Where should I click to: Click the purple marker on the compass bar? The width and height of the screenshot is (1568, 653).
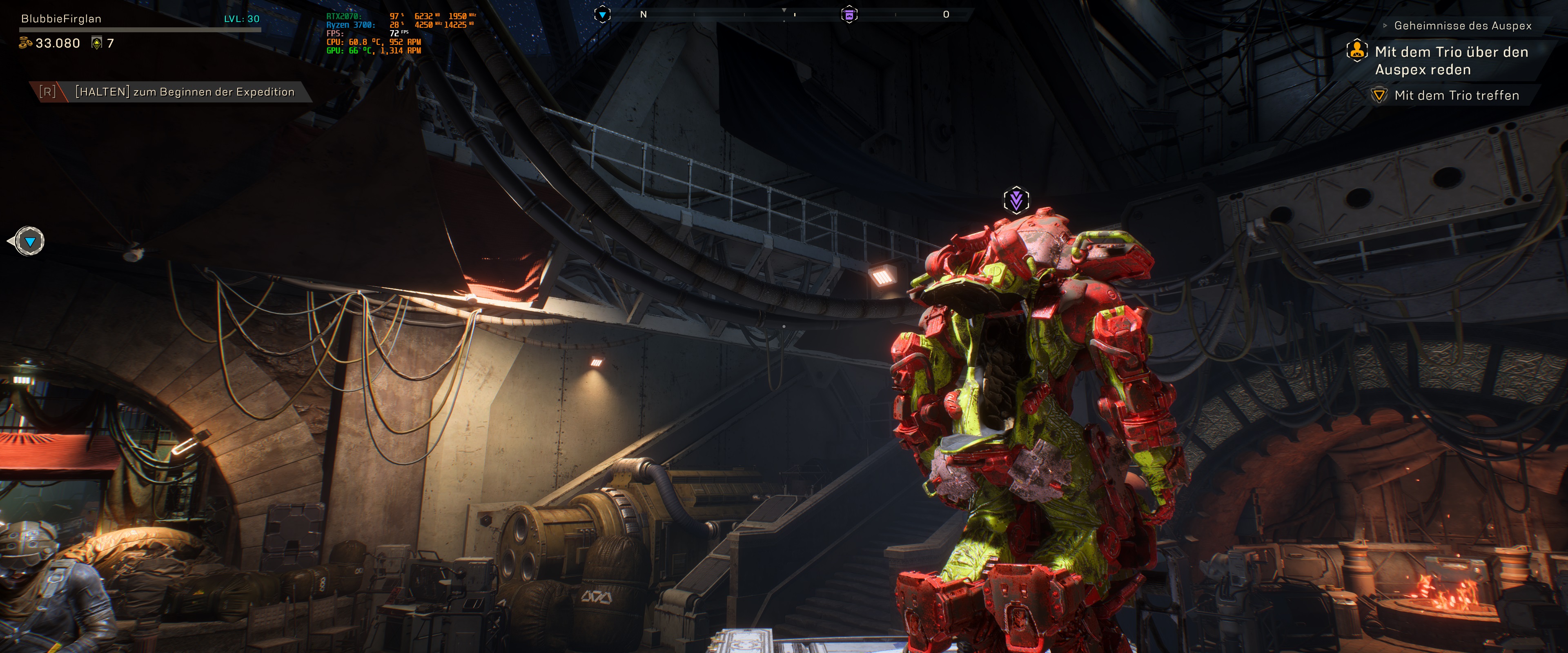click(849, 15)
